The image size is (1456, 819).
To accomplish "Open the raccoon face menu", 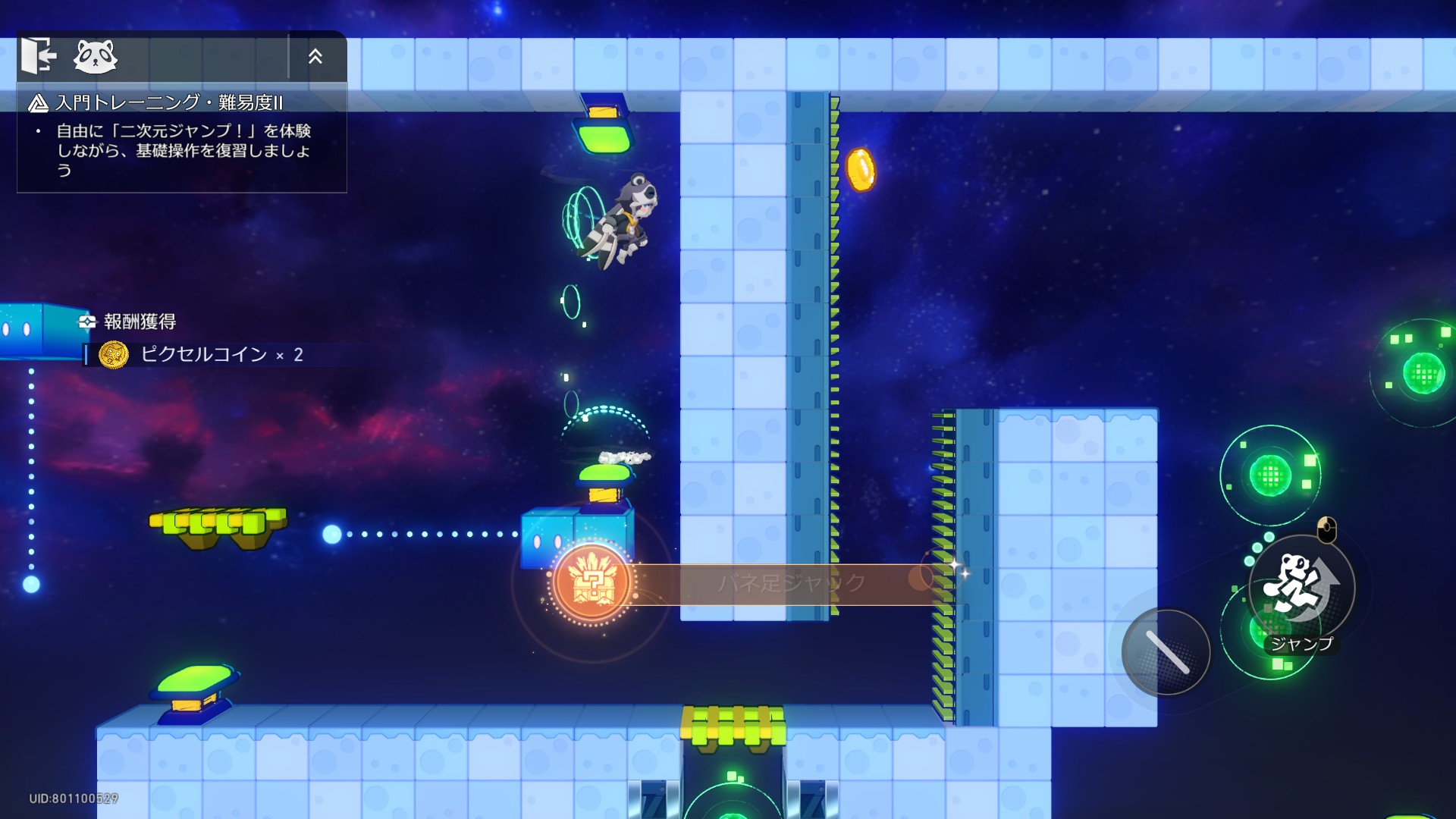I will coord(96,57).
